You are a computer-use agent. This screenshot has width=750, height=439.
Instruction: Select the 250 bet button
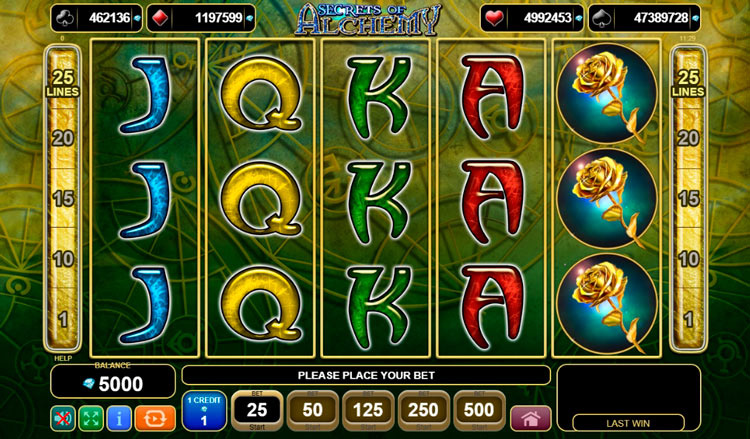(423, 411)
